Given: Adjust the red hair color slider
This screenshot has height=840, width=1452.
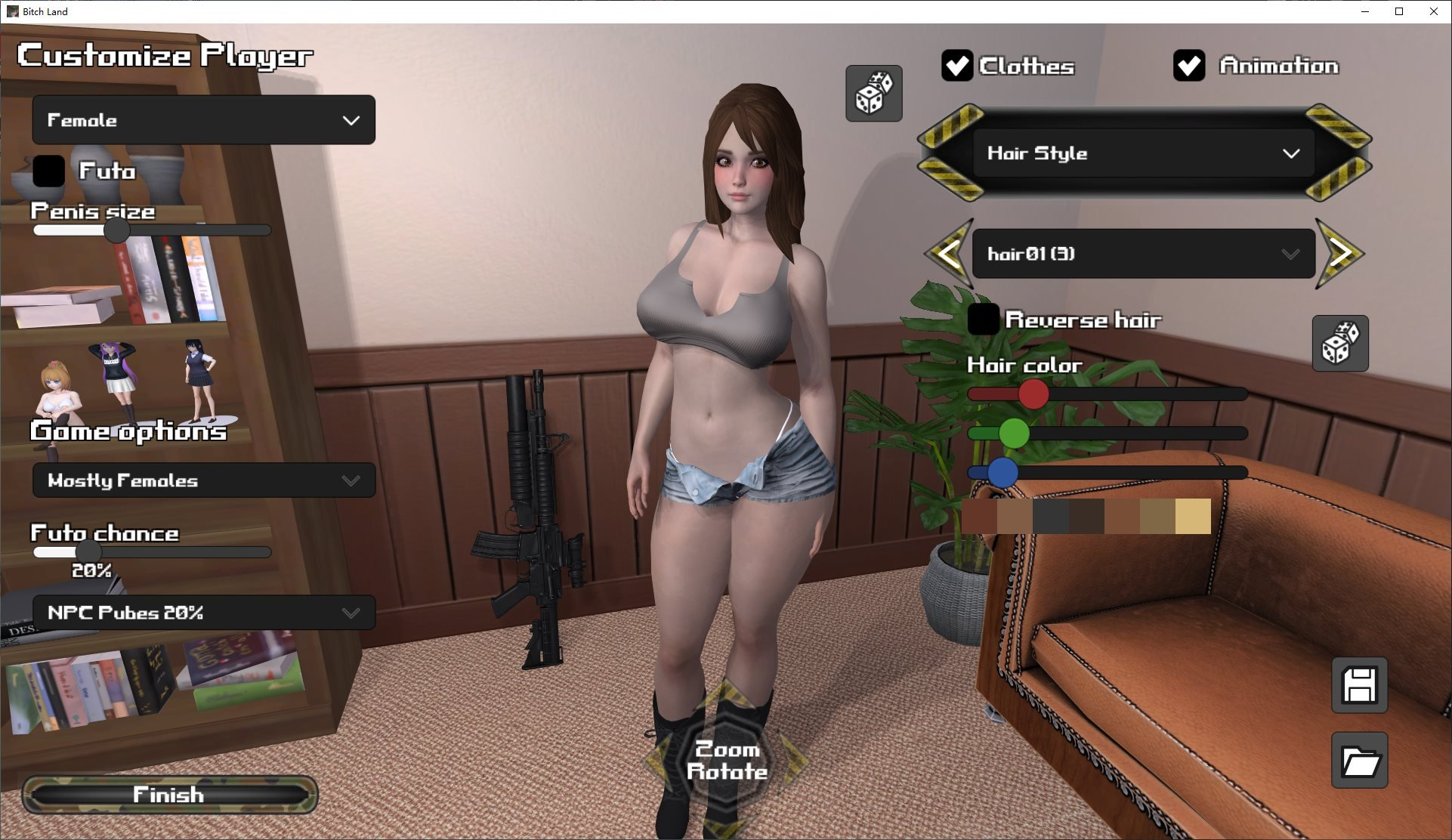Looking at the screenshot, I should pos(1033,394).
